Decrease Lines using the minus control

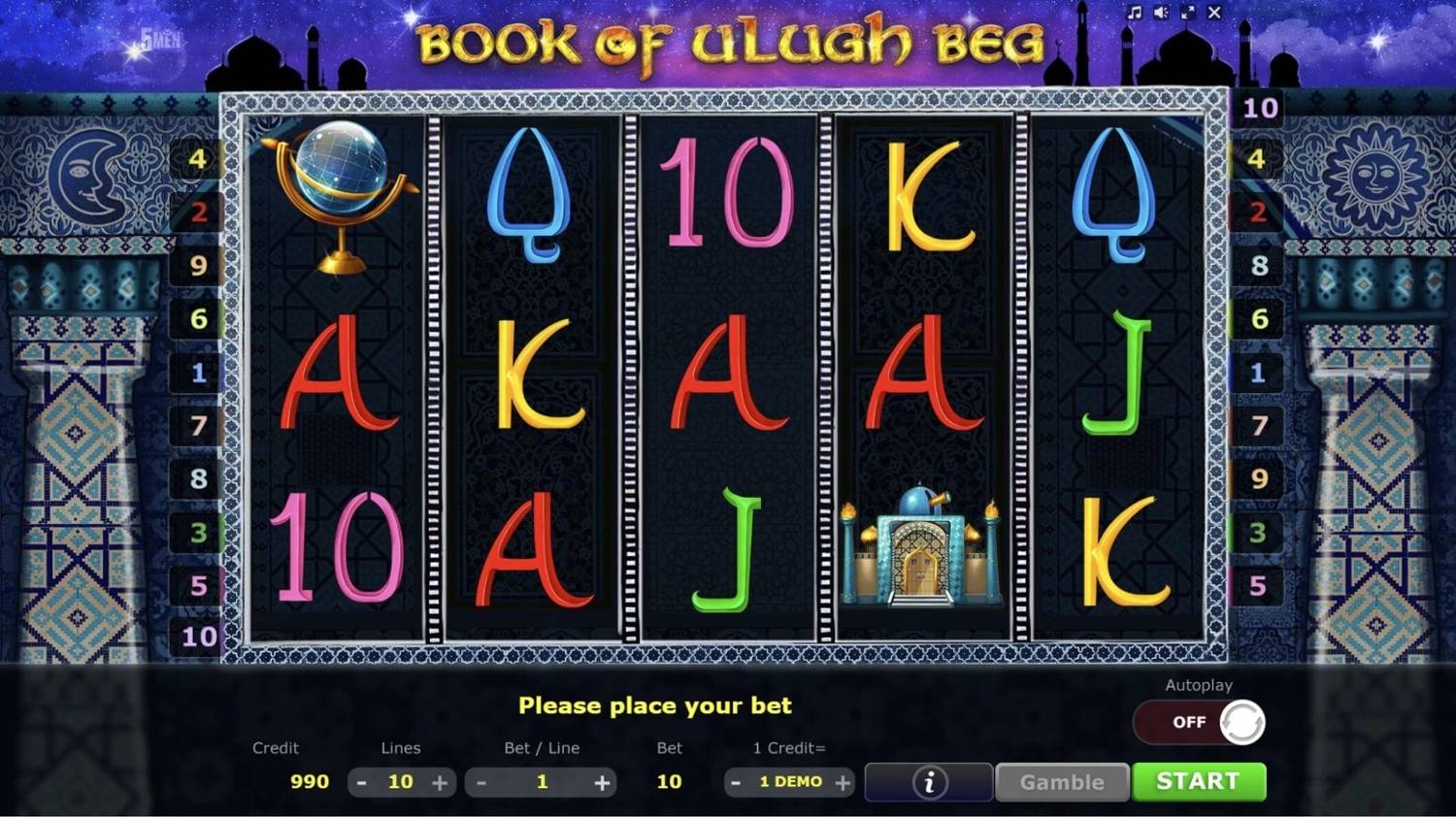[363, 781]
